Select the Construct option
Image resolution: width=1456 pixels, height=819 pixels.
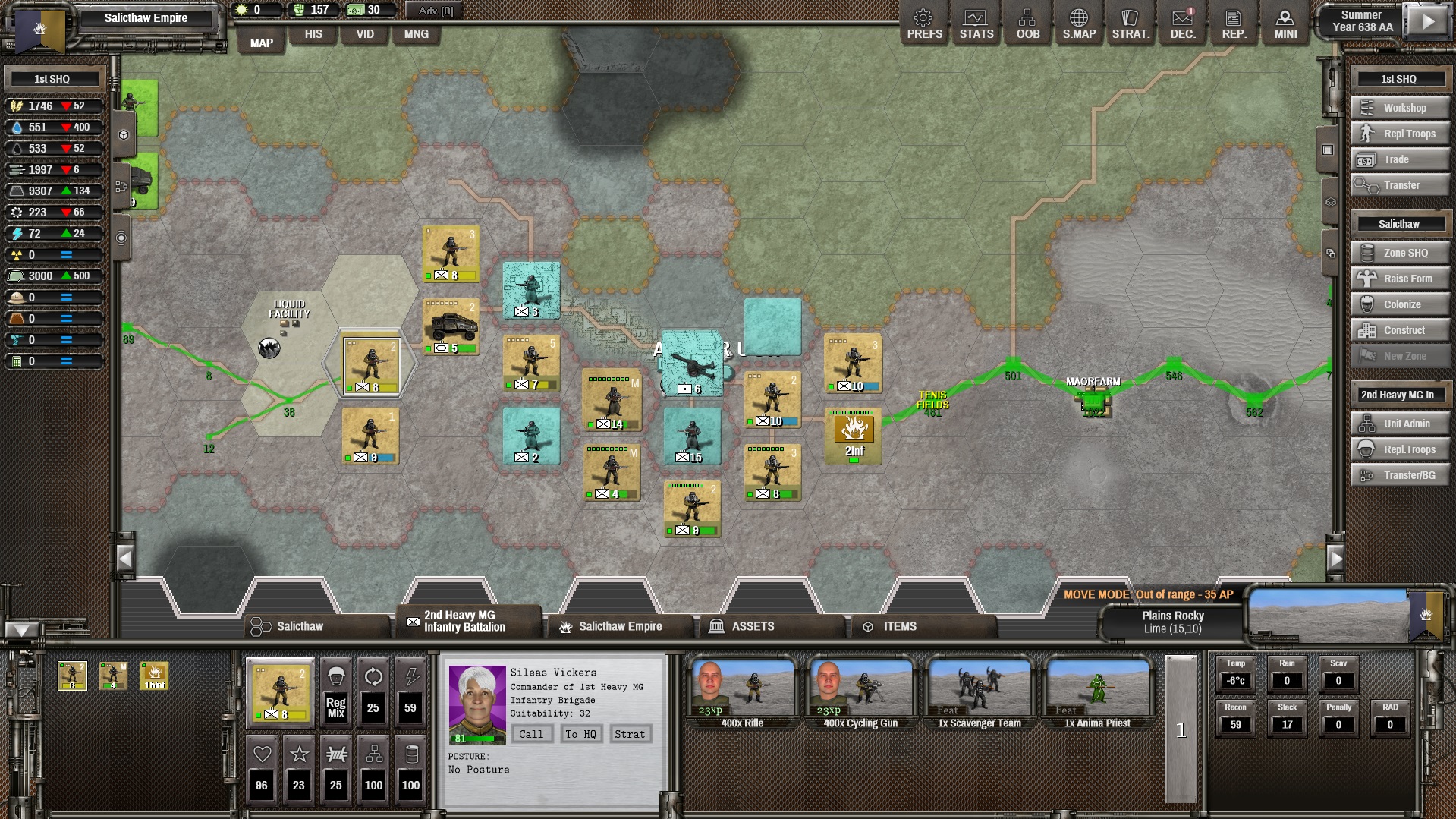coord(1399,330)
